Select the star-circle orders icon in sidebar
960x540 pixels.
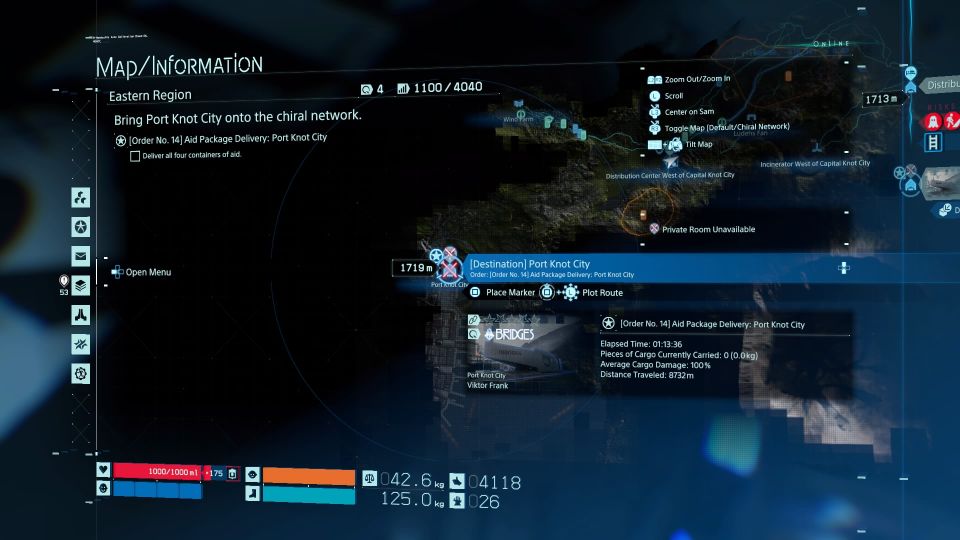coord(81,226)
